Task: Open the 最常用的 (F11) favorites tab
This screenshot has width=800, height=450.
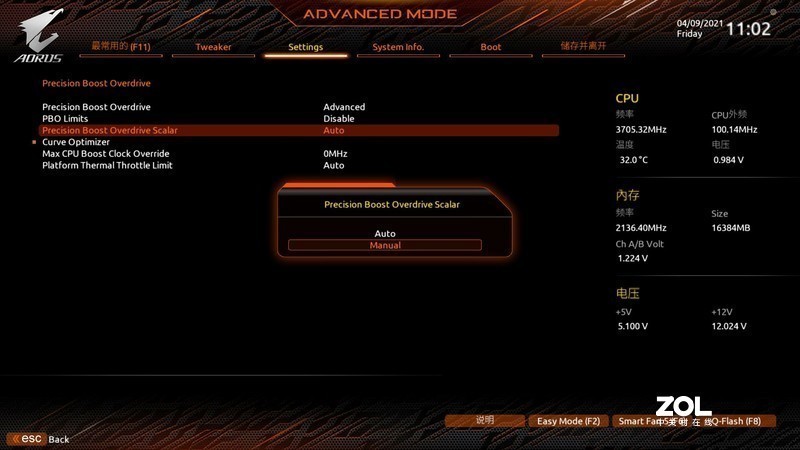Action: [121, 46]
